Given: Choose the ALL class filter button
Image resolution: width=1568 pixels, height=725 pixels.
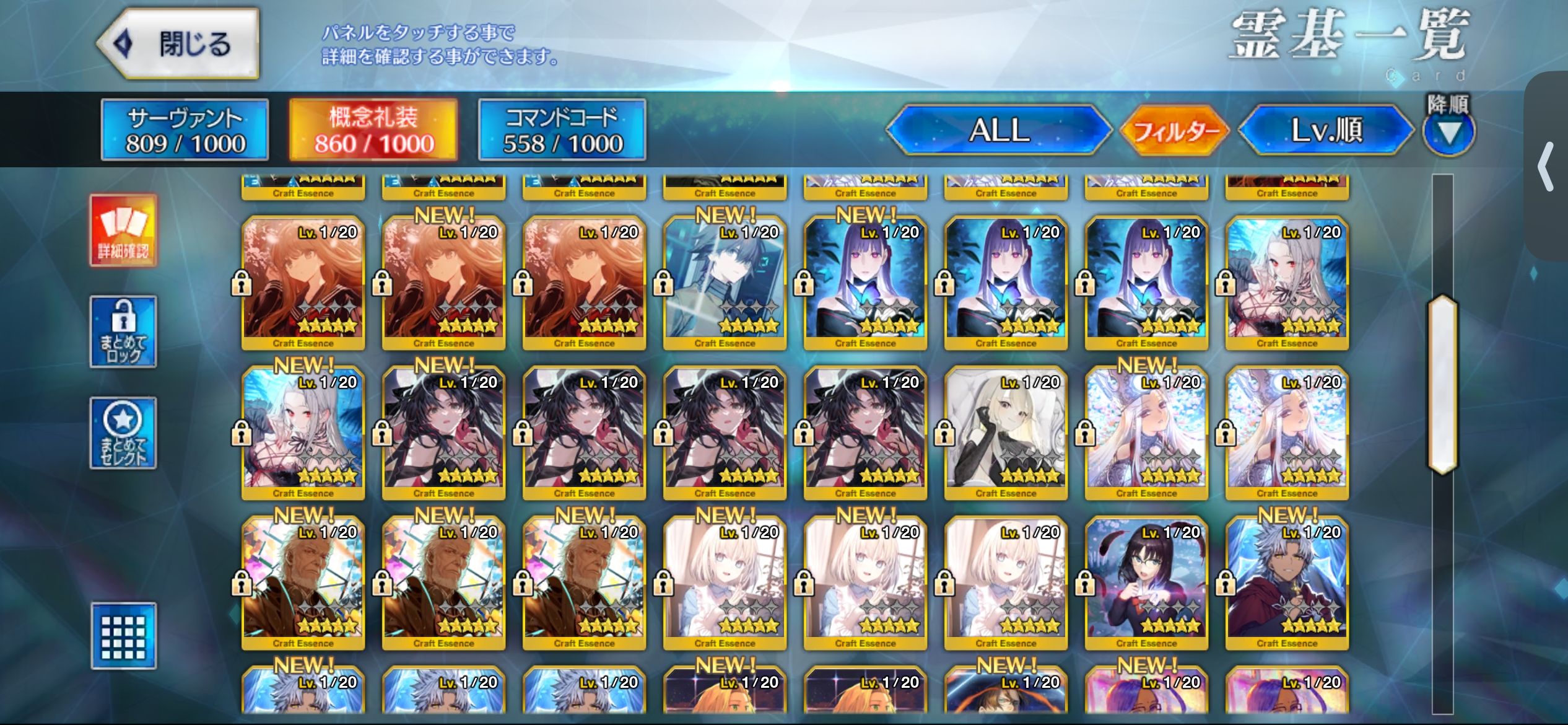Looking at the screenshot, I should [998, 130].
